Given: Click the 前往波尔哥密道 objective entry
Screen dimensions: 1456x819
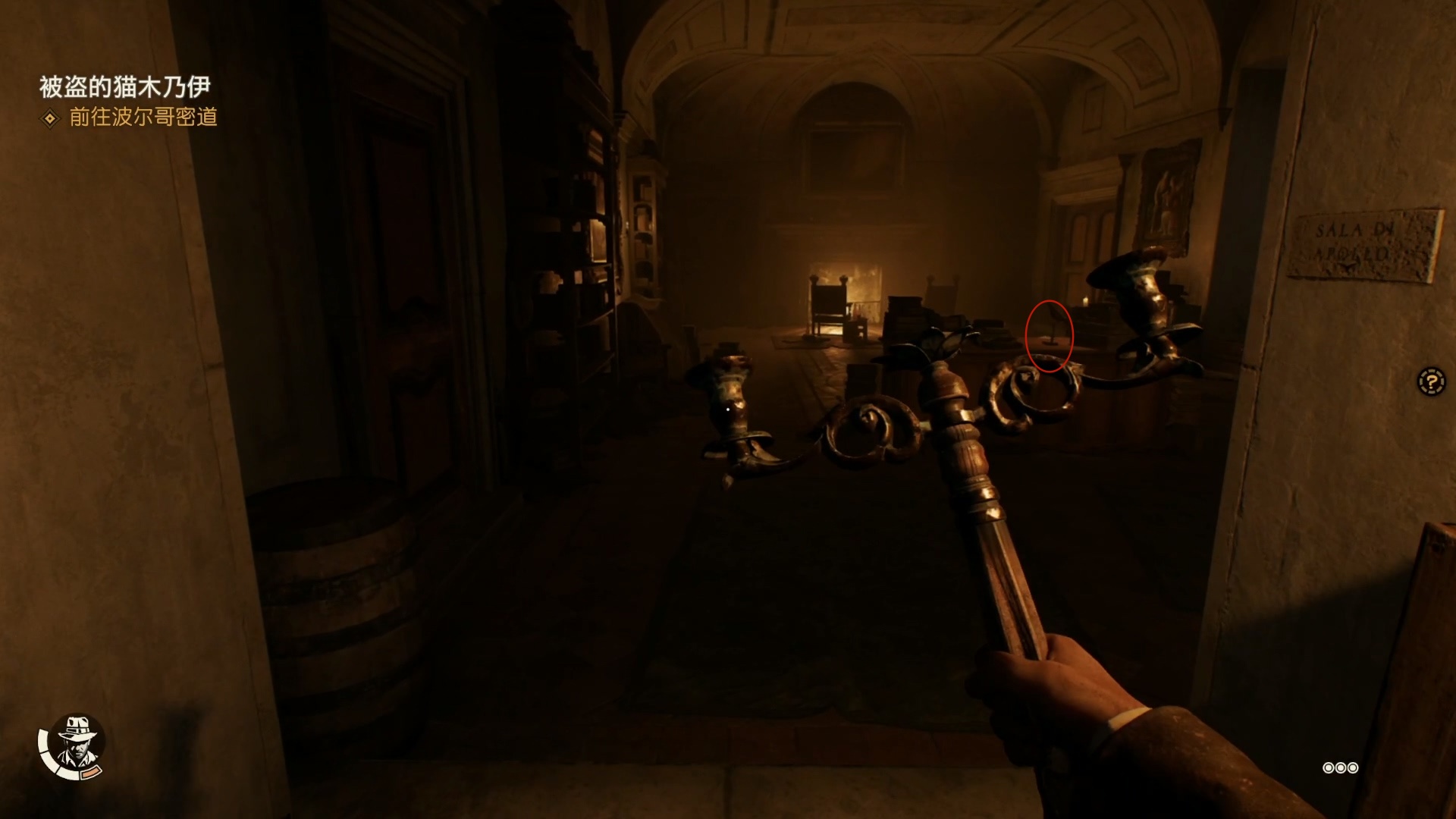Looking at the screenshot, I should pos(143,118).
